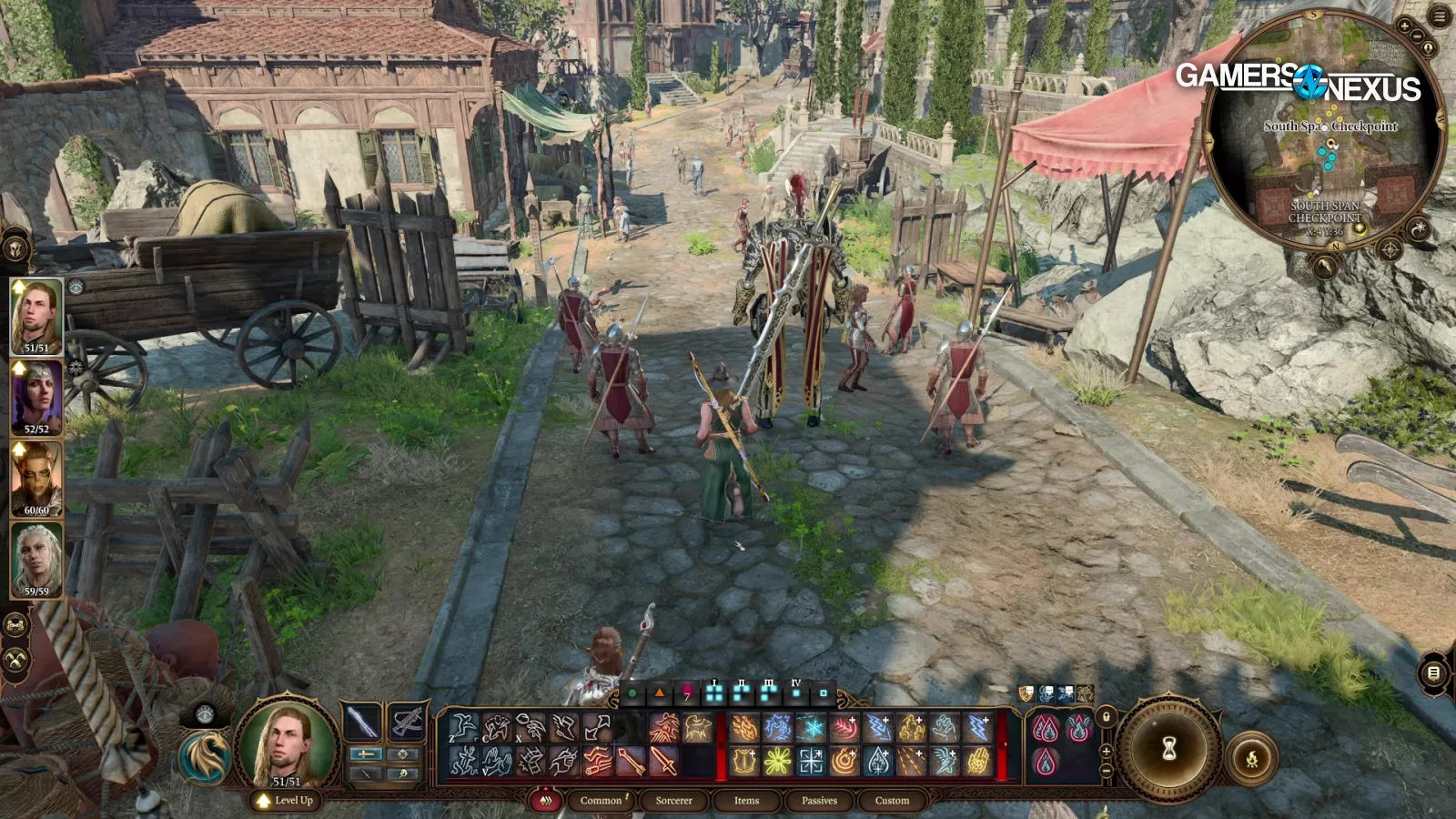The image size is (1456, 819).
Task: Switch hotbar to the Common tab
Action: 602,801
